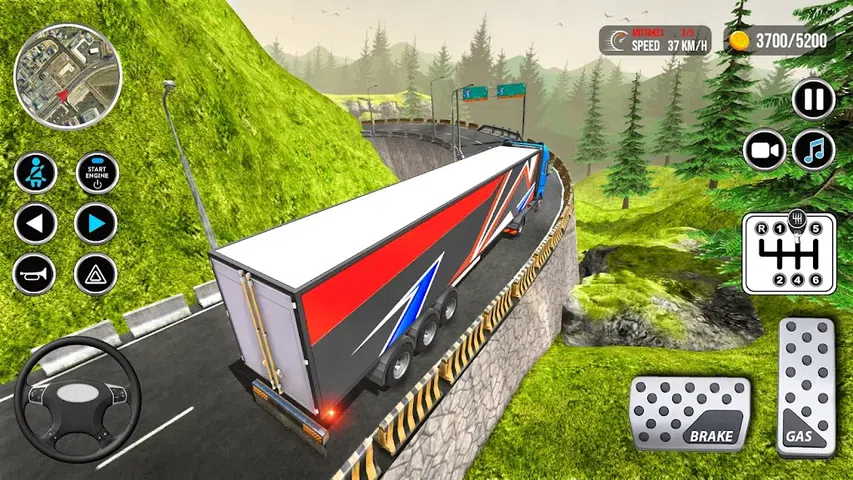Step on the Gas pedal
Image resolution: width=853 pixels, height=480 pixels.
click(x=806, y=385)
